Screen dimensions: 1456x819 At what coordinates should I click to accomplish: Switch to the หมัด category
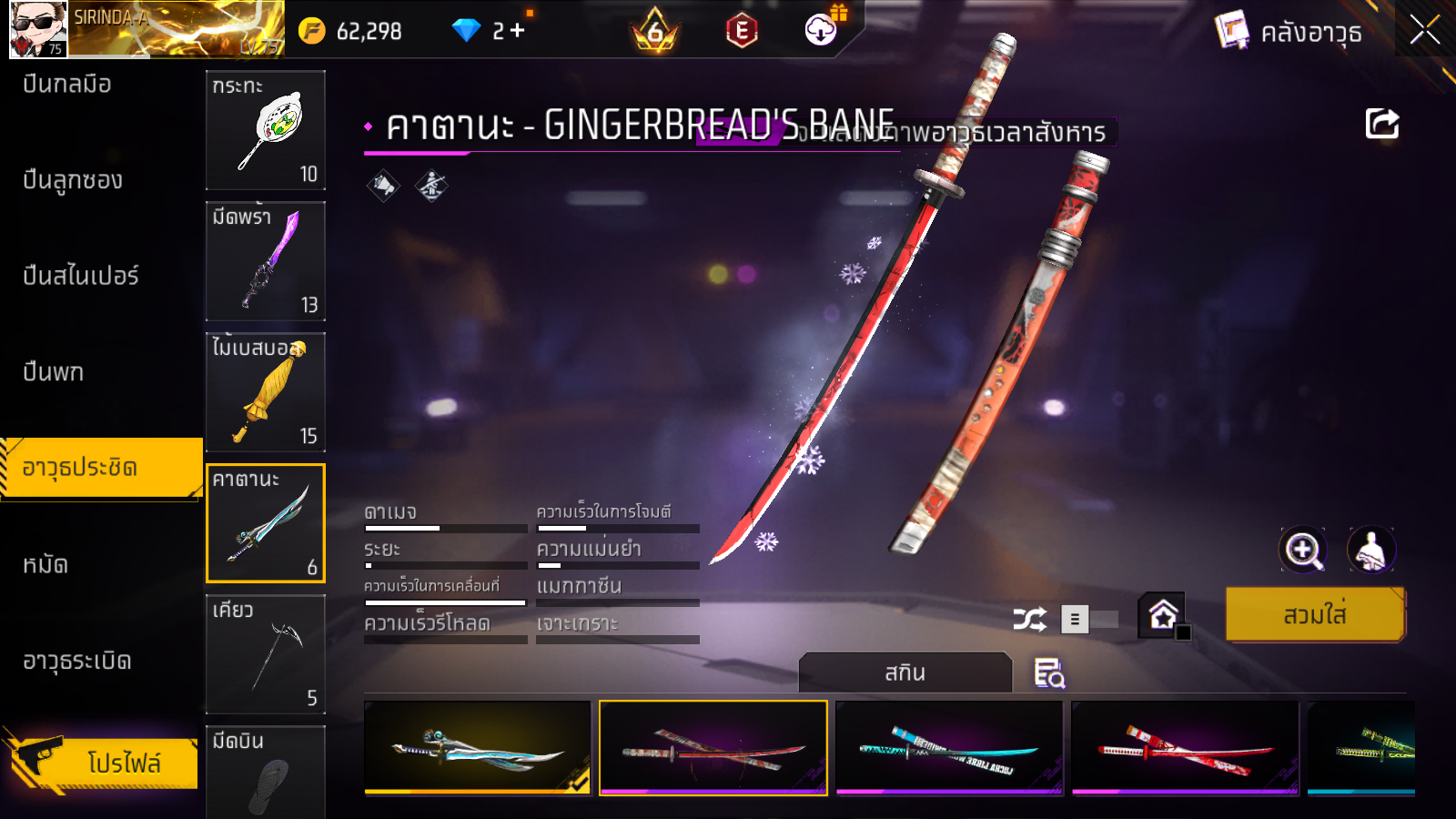tap(45, 565)
